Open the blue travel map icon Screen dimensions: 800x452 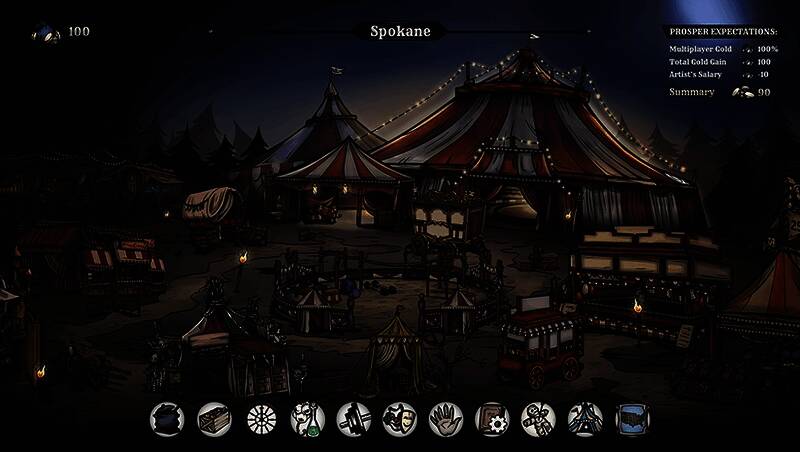coord(632,419)
